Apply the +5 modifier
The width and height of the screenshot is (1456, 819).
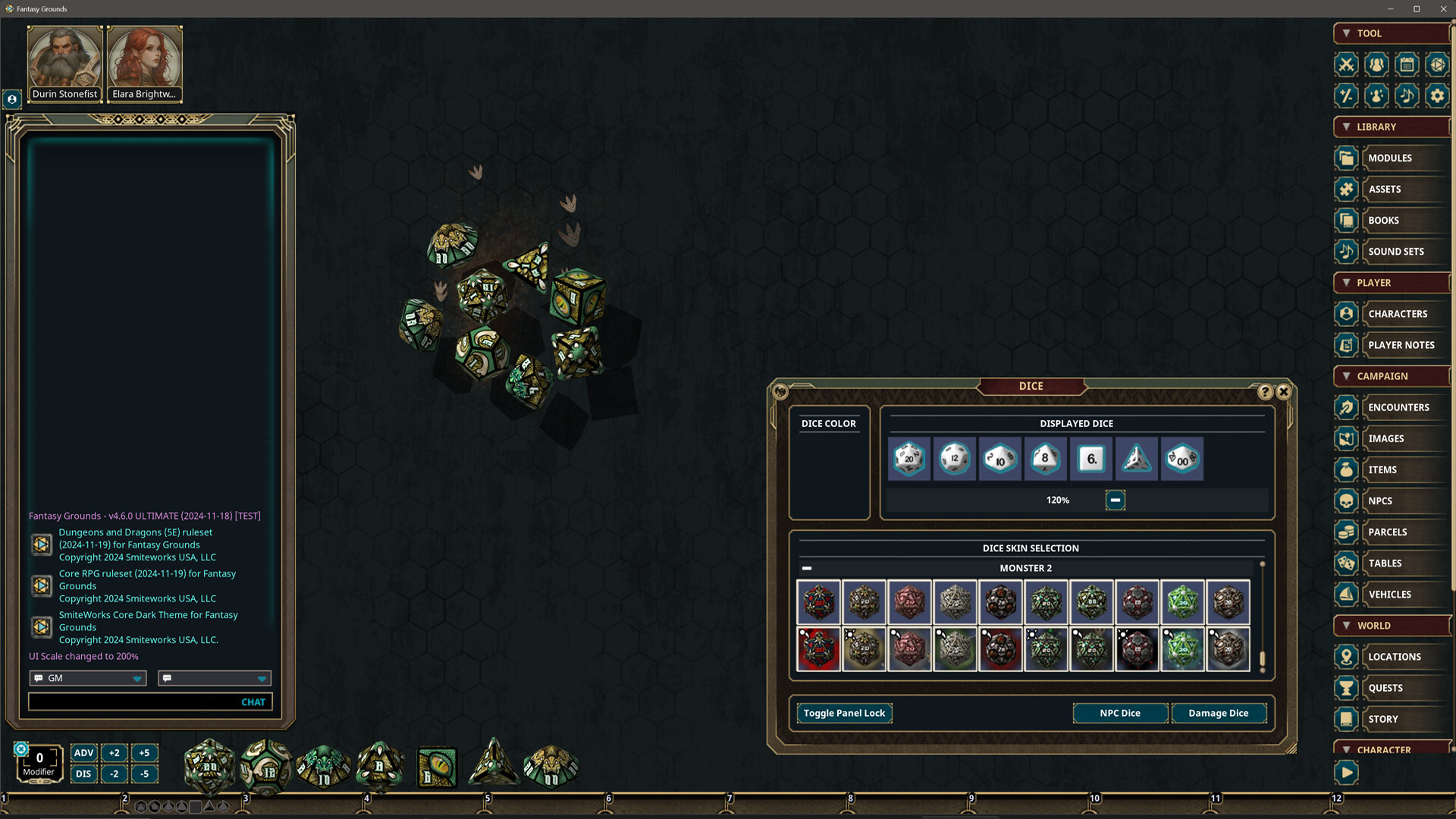(x=144, y=753)
